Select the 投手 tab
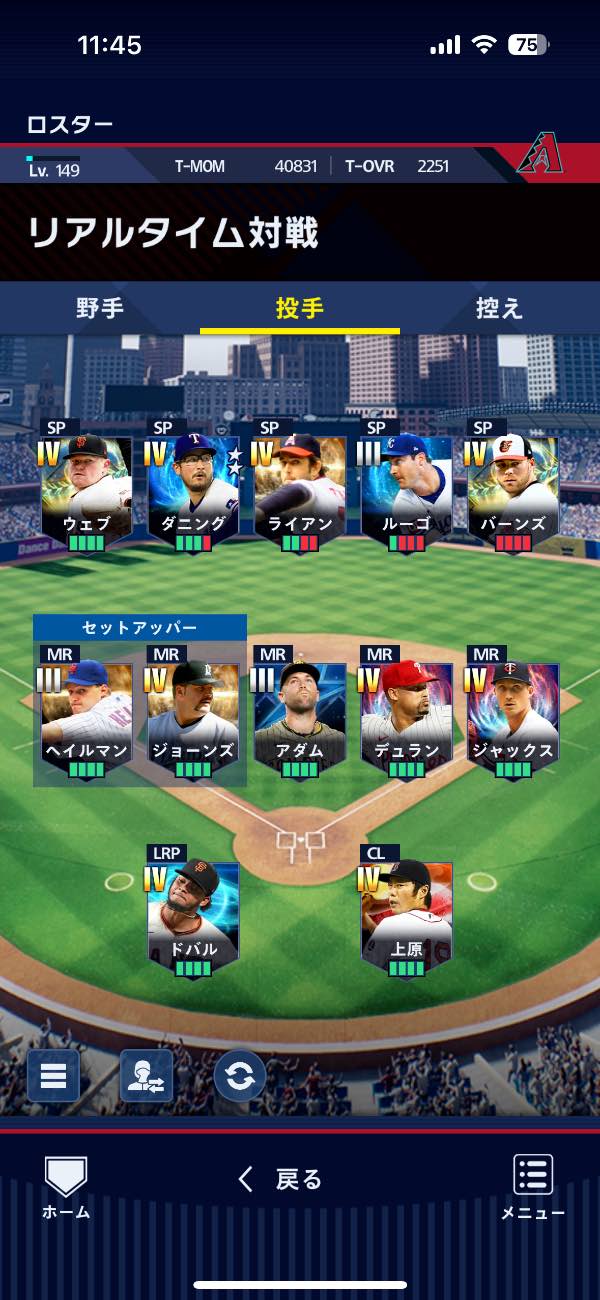 pyautogui.click(x=300, y=308)
